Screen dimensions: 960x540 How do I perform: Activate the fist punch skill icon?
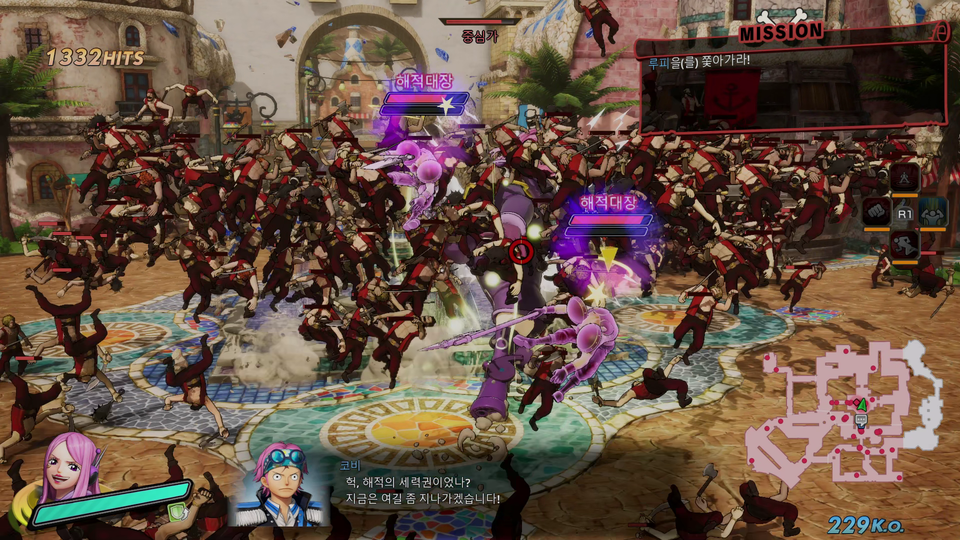coord(877,211)
